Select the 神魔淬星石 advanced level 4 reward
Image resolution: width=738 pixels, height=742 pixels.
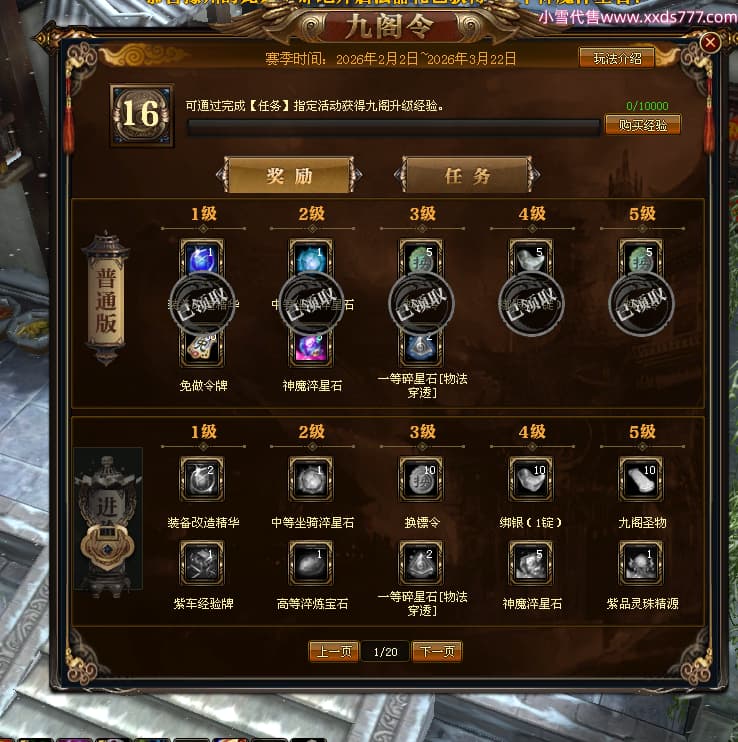click(531, 562)
